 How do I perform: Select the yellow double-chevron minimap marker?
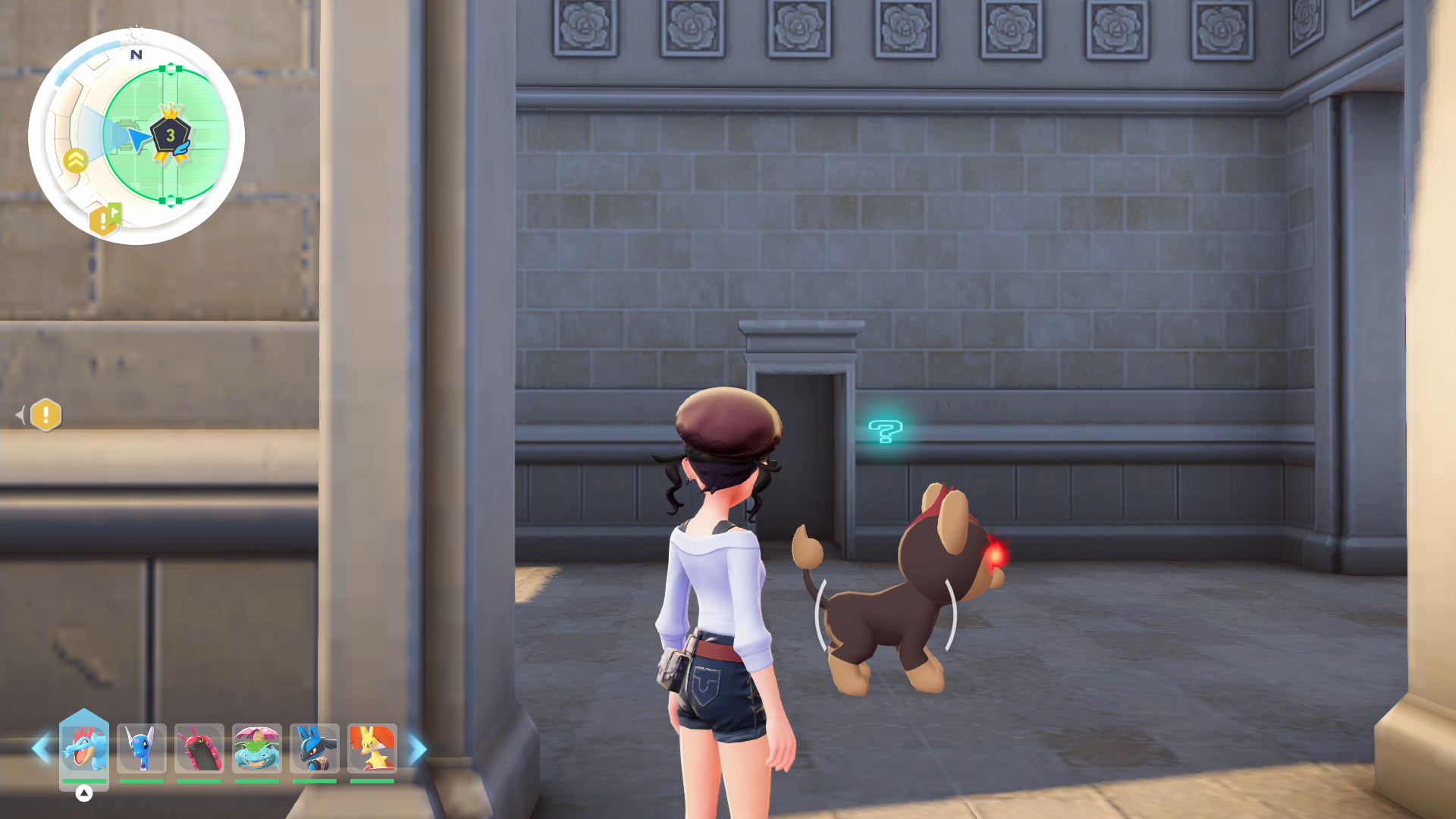coord(76,161)
